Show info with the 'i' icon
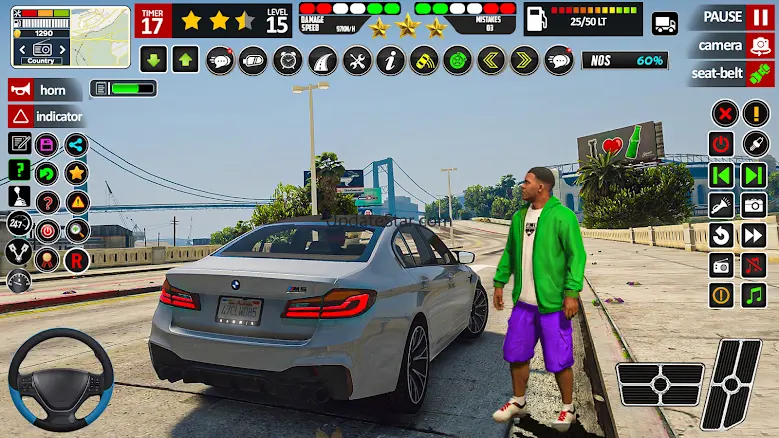Viewport: 779px width, 438px height. click(390, 60)
